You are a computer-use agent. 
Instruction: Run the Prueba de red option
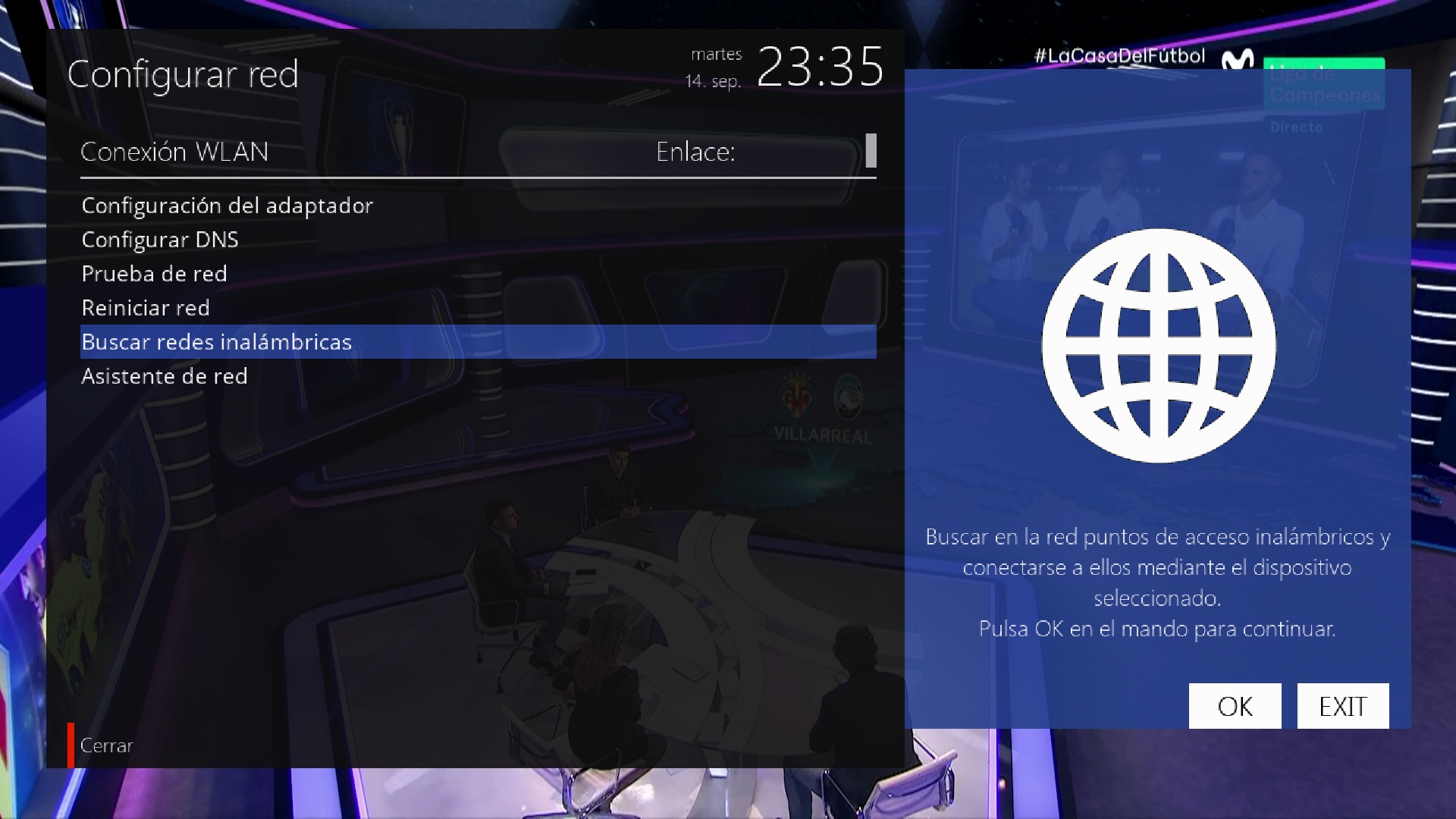click(x=155, y=274)
